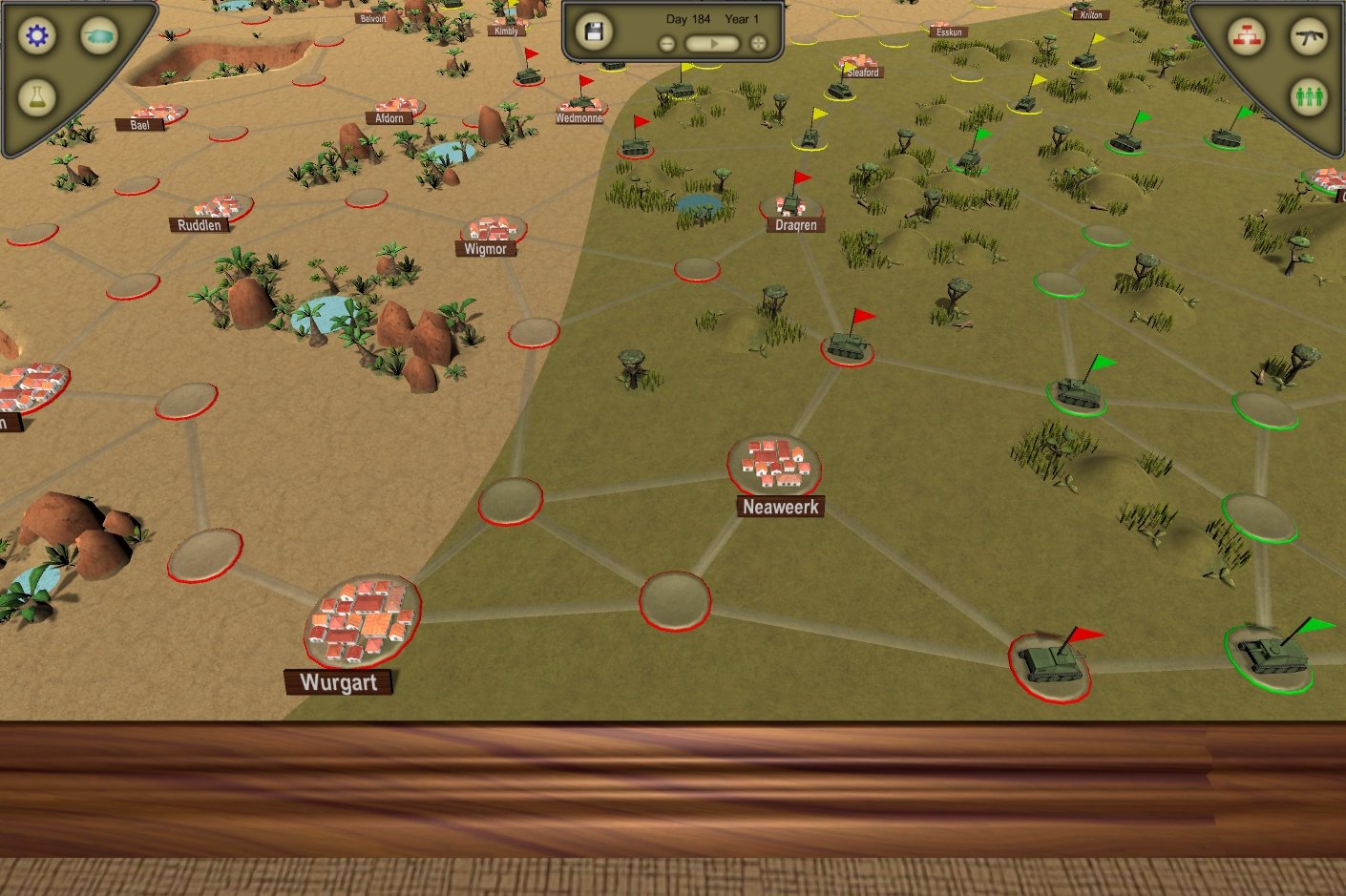Click the plus to increase game speed
Screen dimensions: 1346x896
[756, 42]
